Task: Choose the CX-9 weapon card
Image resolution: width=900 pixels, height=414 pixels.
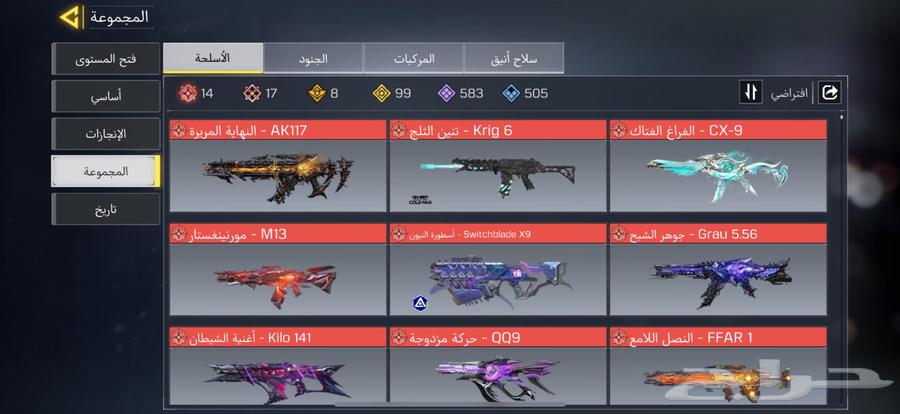Action: pyautogui.click(x=718, y=166)
